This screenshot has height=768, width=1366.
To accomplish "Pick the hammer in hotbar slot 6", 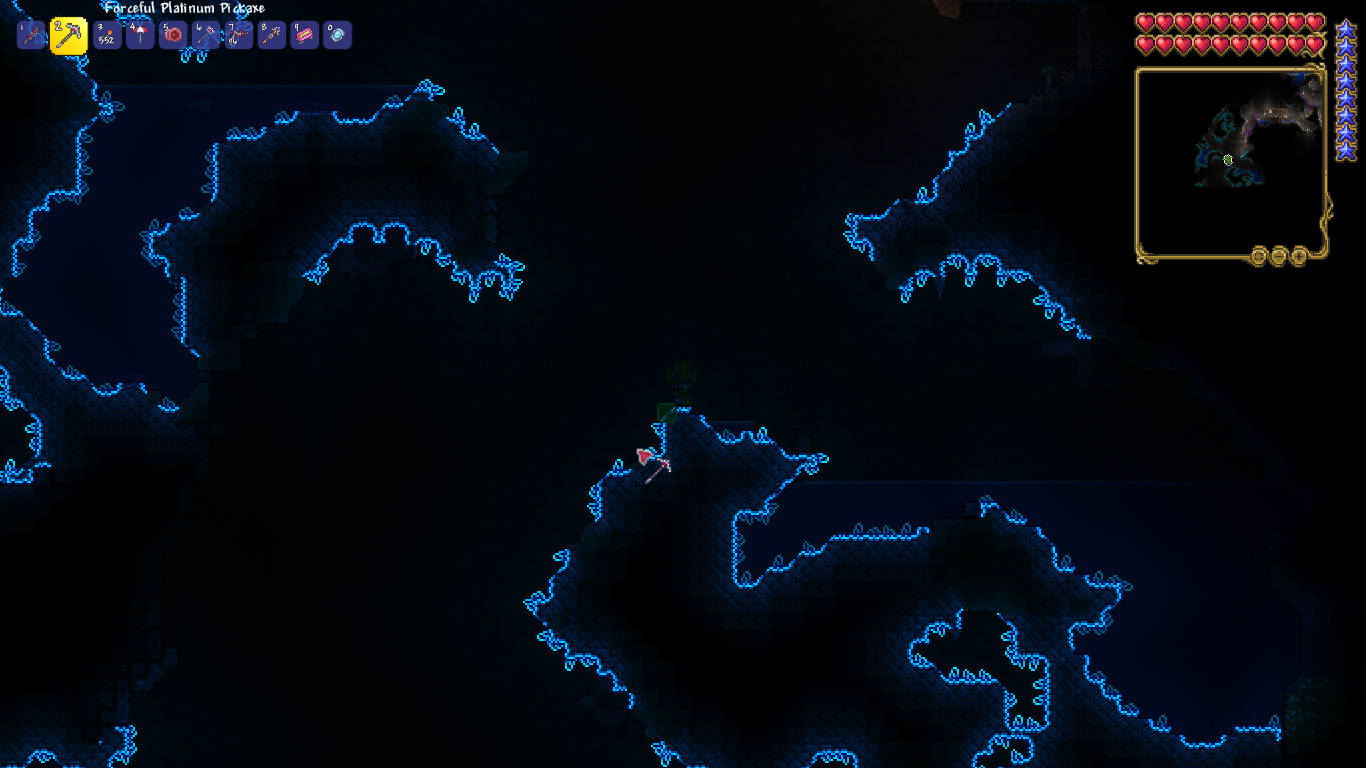I will [206, 35].
